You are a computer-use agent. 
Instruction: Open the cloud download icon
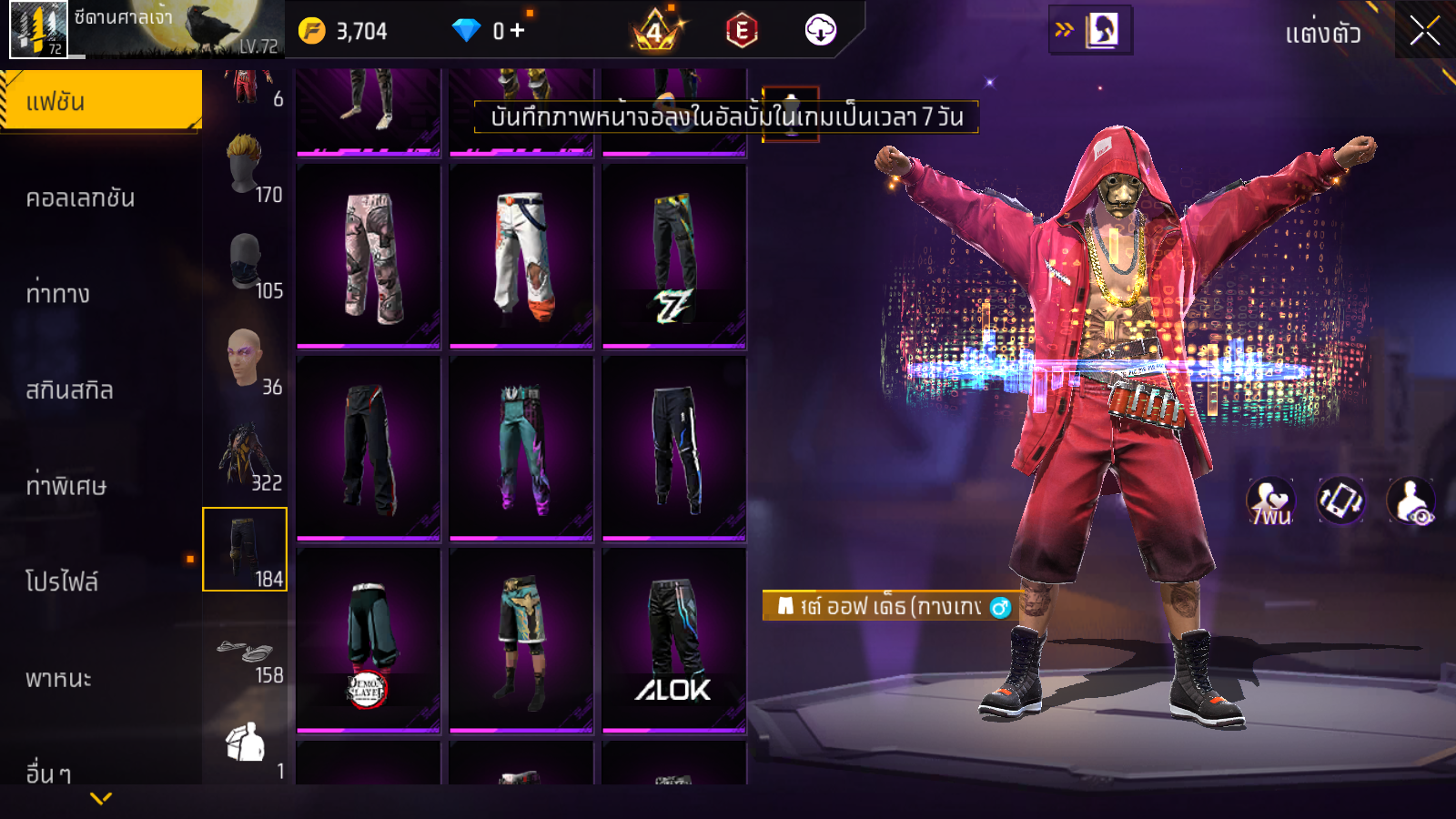[820, 31]
